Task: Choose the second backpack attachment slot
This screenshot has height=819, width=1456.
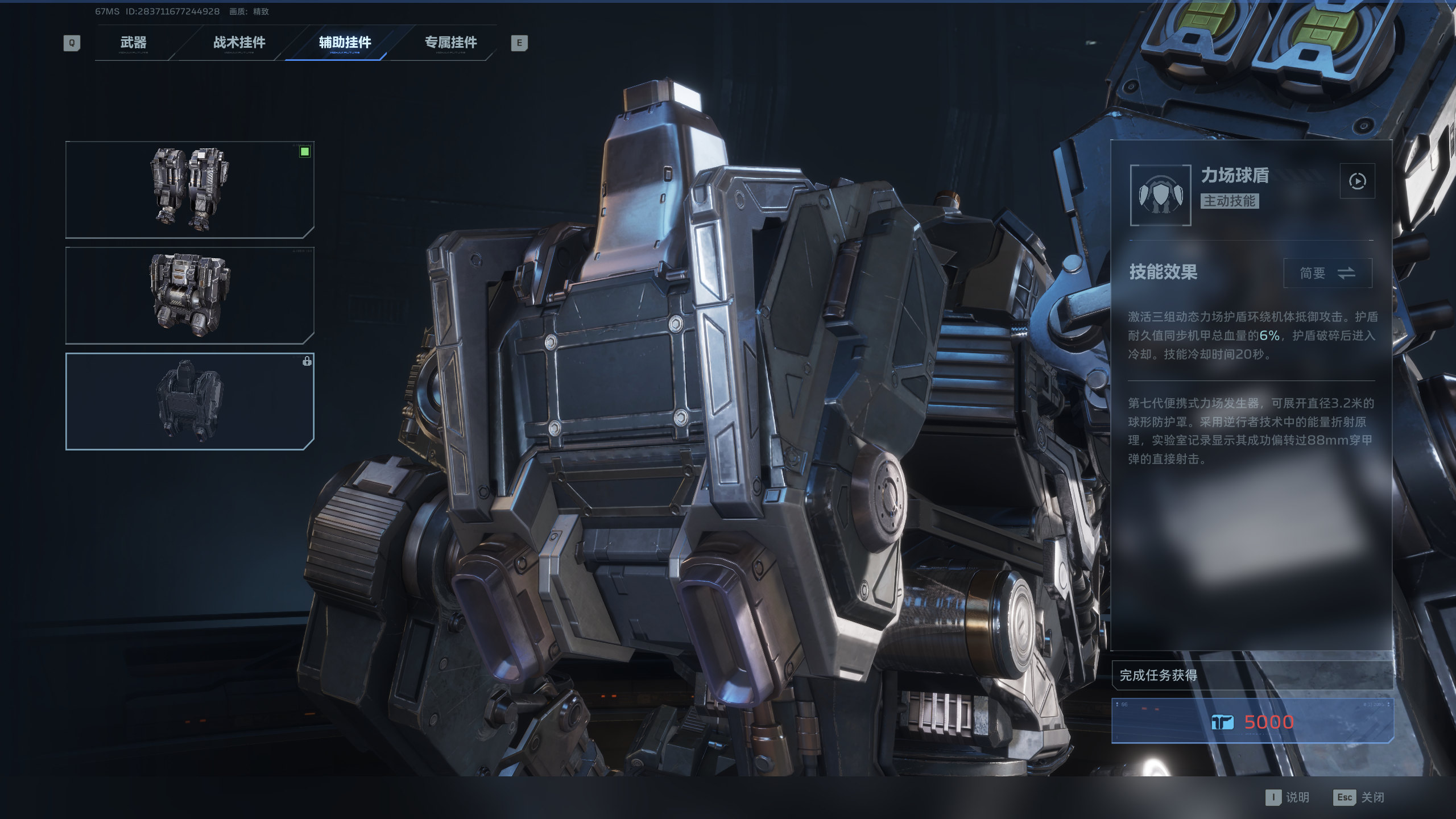Action: [x=189, y=295]
